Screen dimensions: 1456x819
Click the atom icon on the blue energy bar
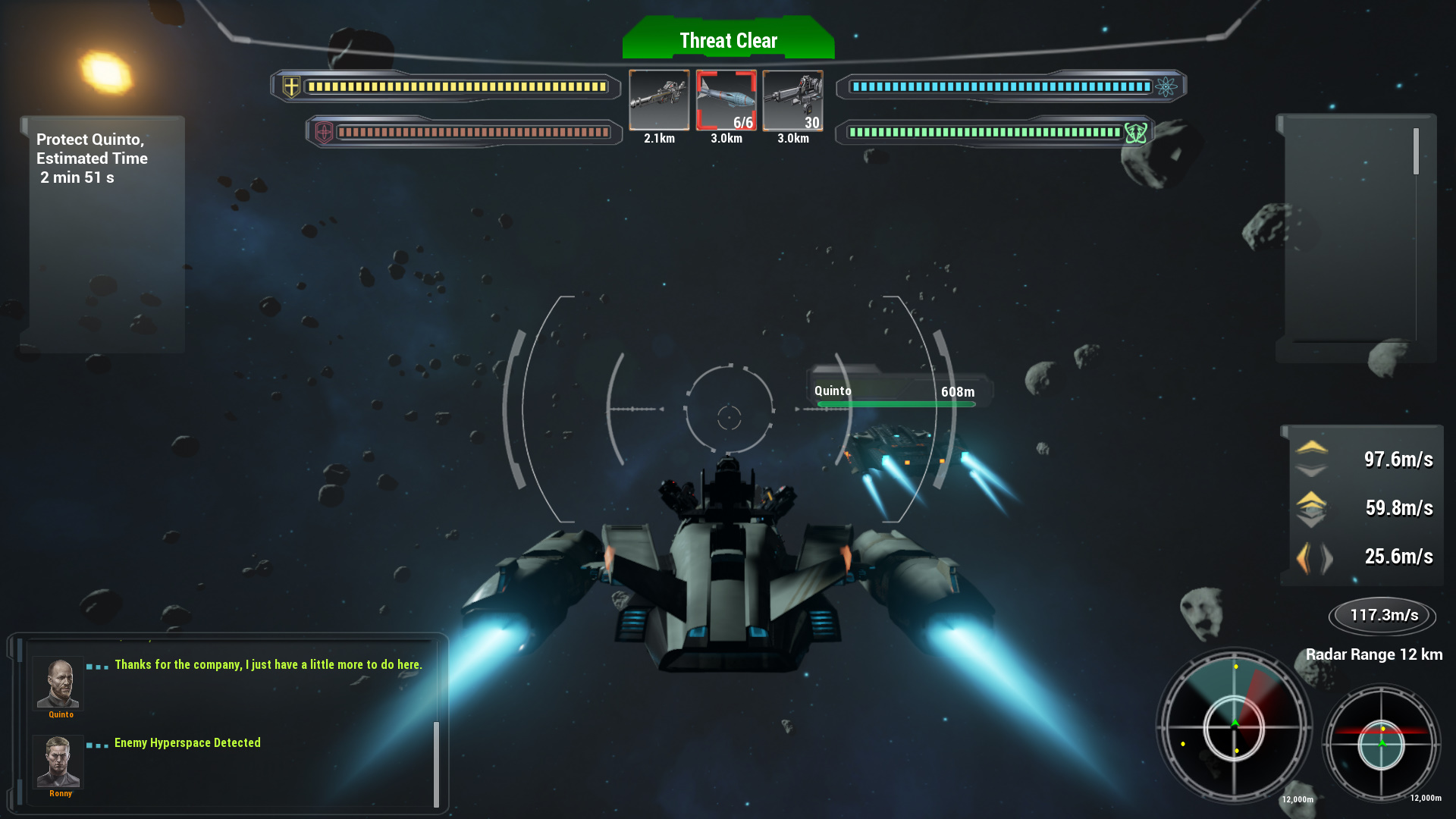1167,86
